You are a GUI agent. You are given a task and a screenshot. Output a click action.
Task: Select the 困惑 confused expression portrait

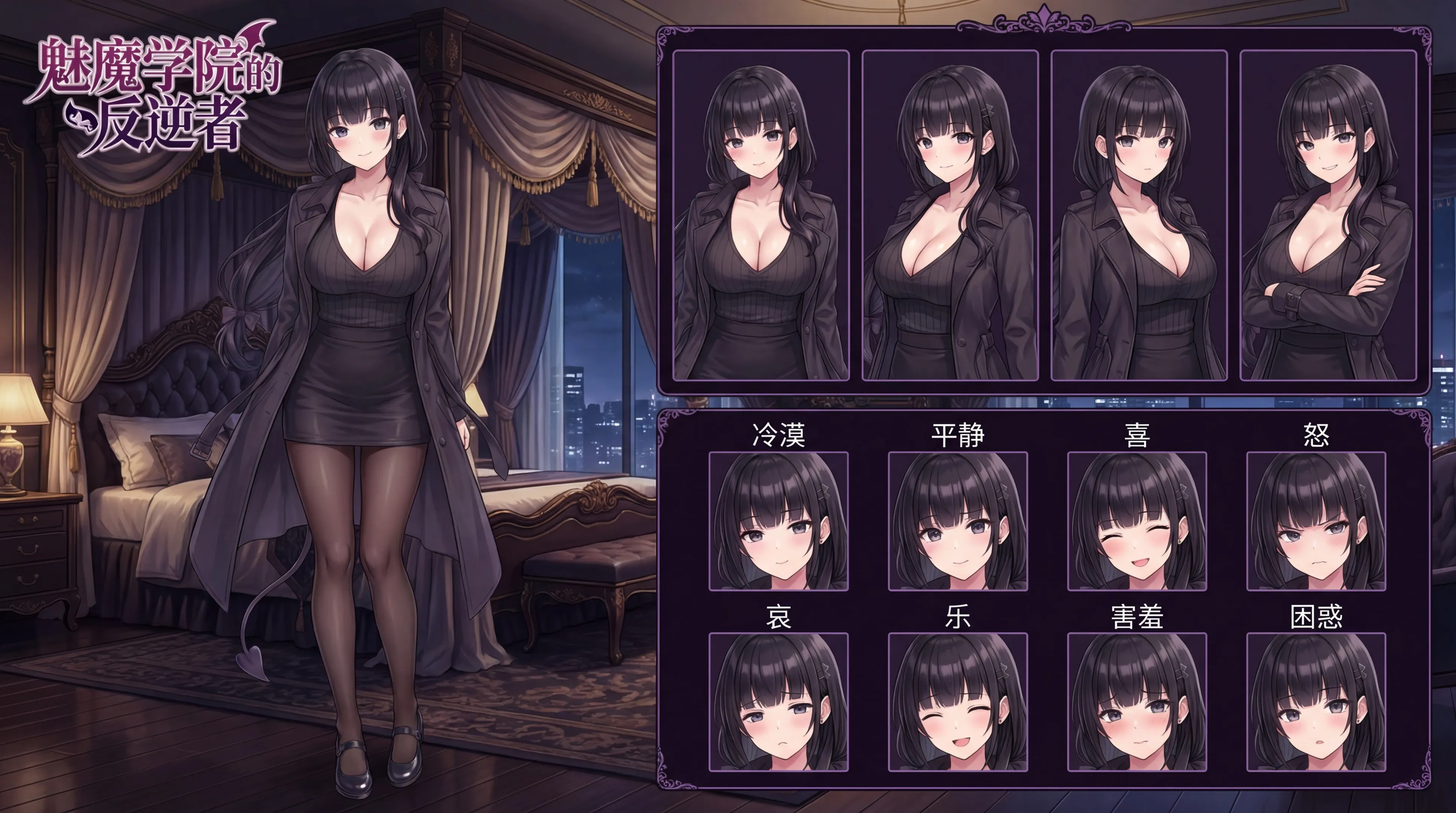tap(1316, 702)
